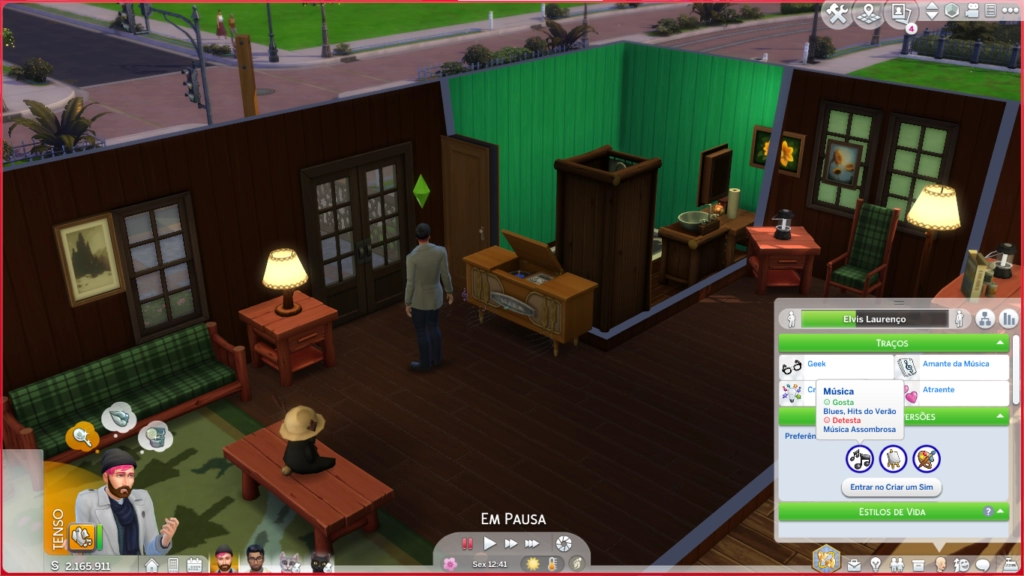
Task: Click "Entrar no Criar um Sim" button
Action: pos(891,487)
